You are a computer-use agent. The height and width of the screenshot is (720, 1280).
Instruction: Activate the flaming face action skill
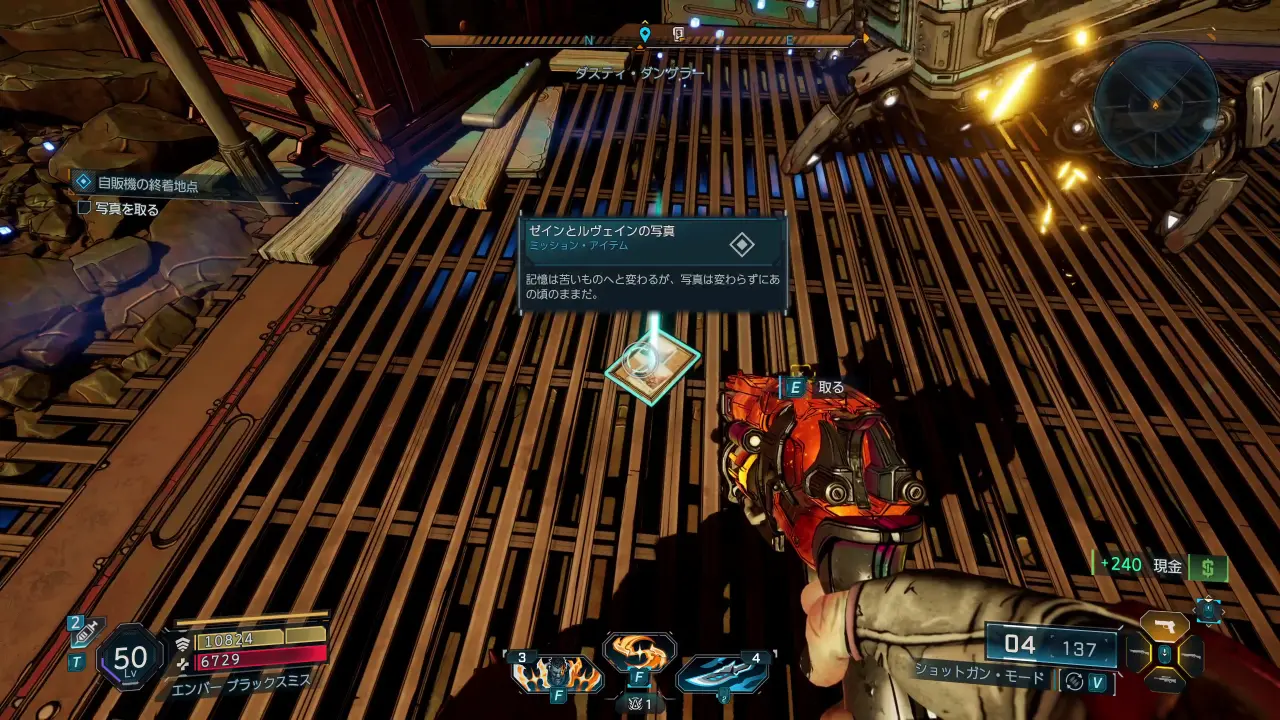(557, 674)
